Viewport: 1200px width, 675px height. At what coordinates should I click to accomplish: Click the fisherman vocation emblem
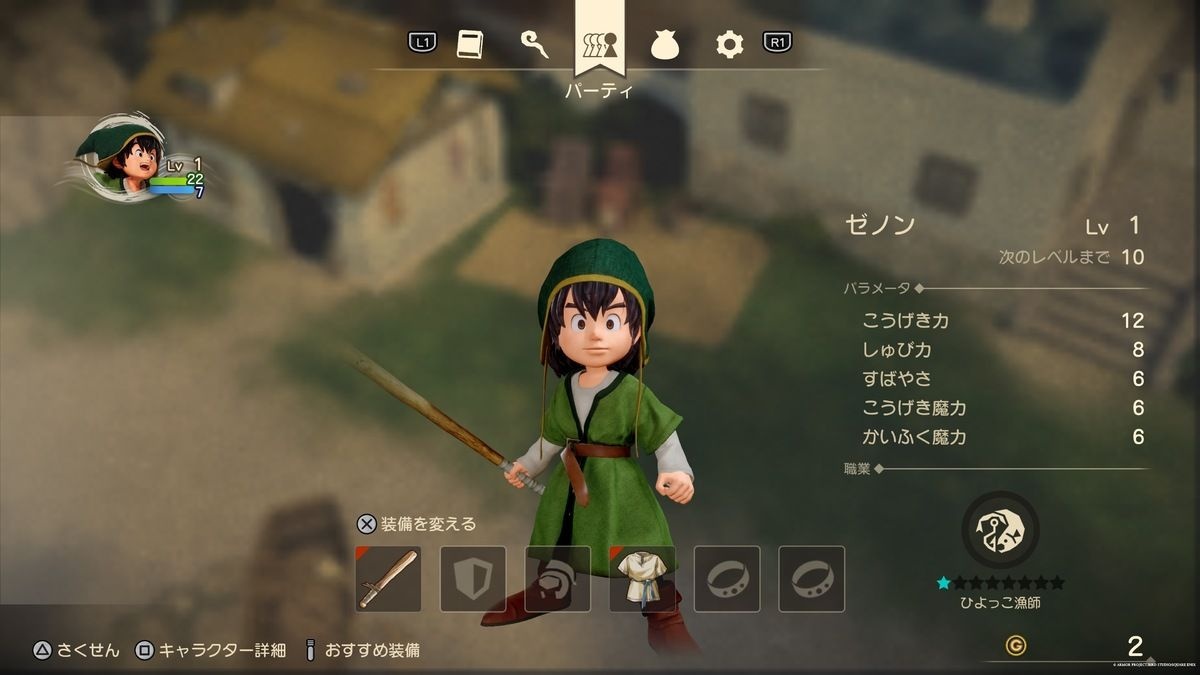point(1000,530)
